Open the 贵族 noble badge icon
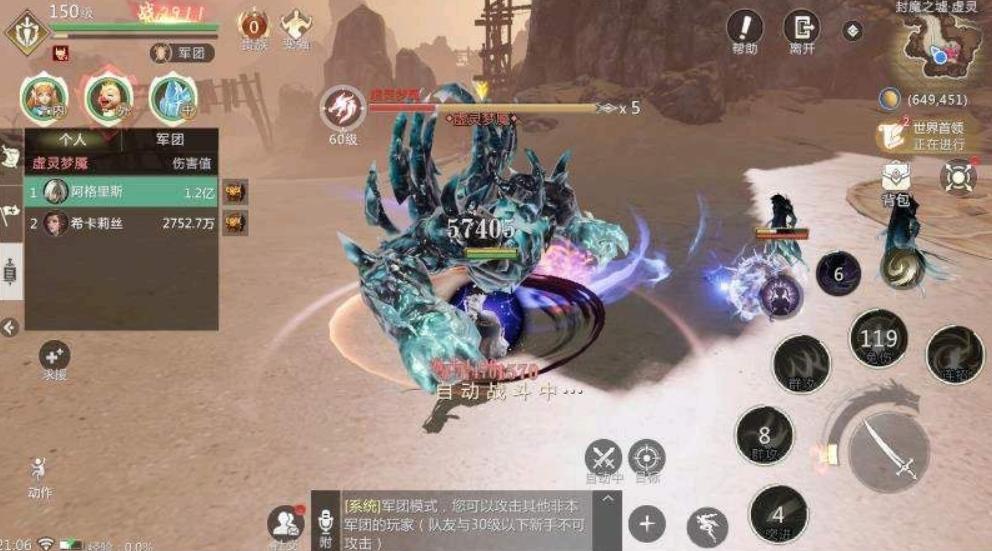The width and height of the screenshot is (992, 551). click(x=252, y=24)
